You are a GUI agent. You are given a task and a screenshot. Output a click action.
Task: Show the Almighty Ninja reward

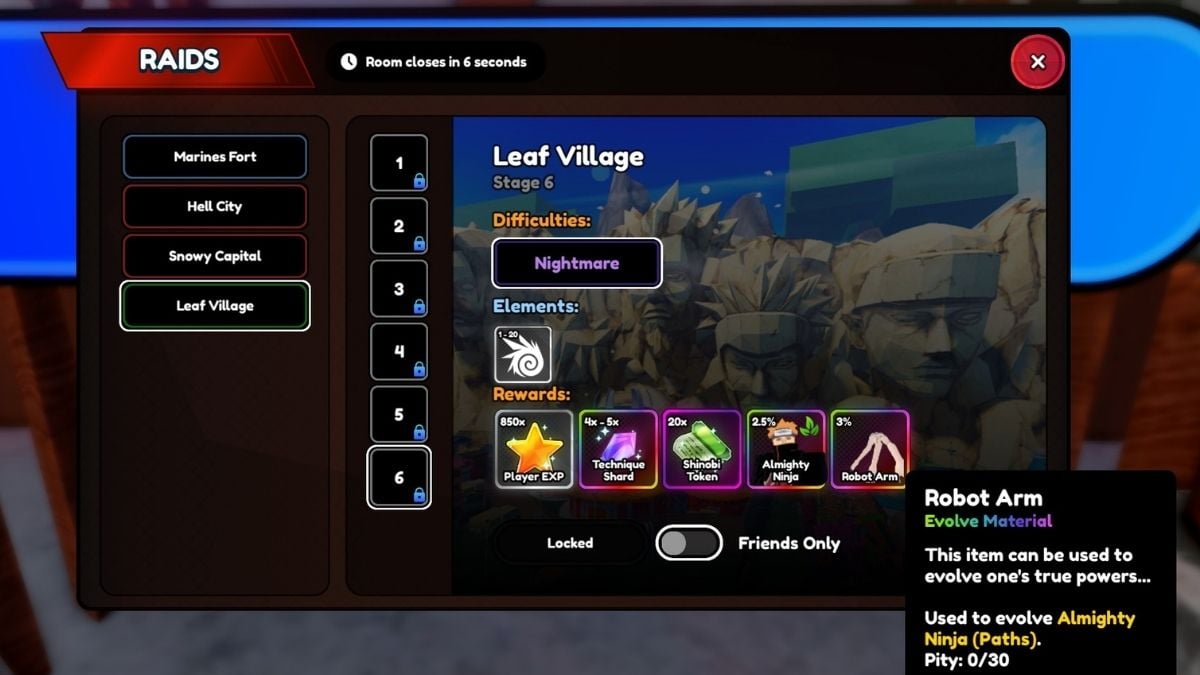point(786,449)
